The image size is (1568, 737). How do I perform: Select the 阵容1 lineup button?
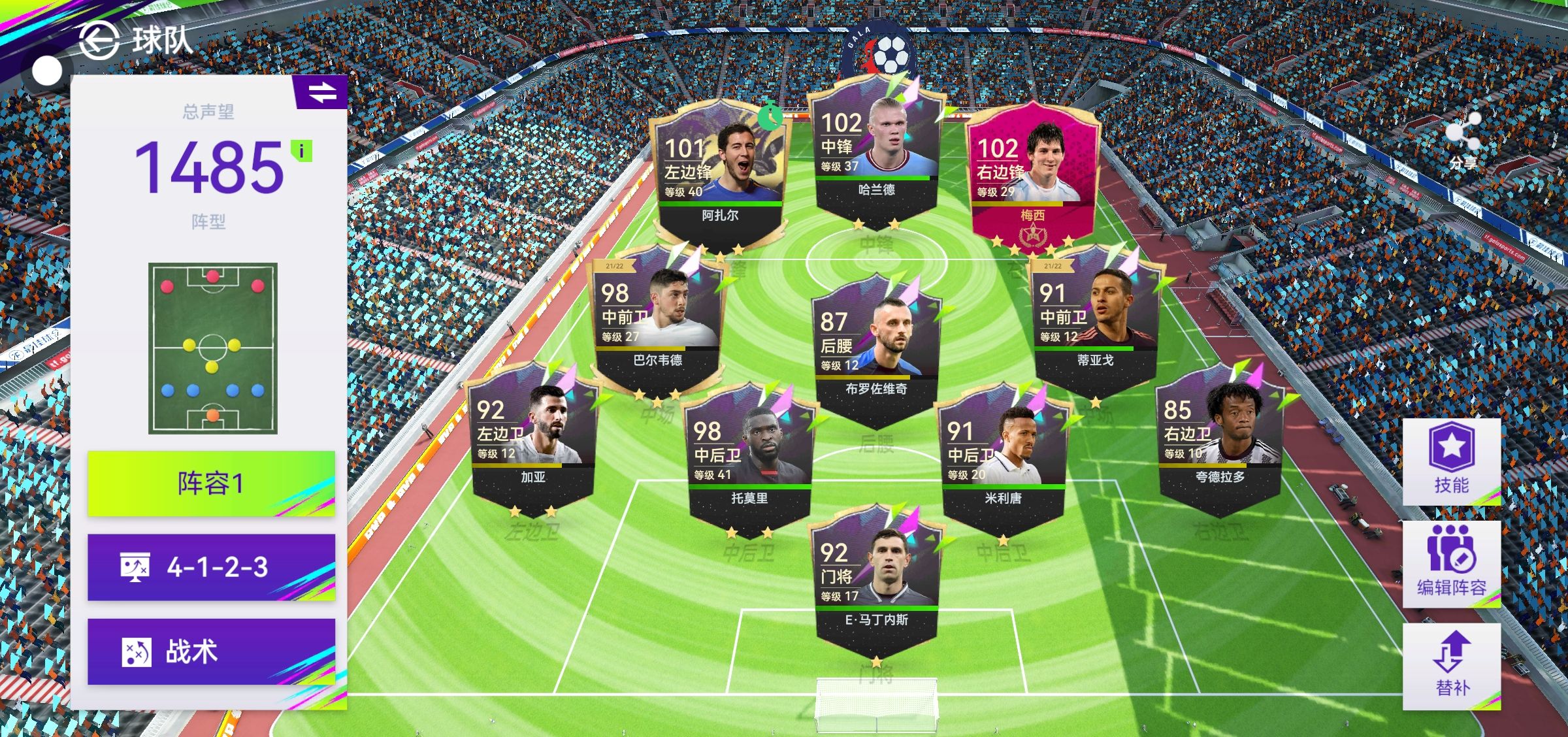point(211,483)
